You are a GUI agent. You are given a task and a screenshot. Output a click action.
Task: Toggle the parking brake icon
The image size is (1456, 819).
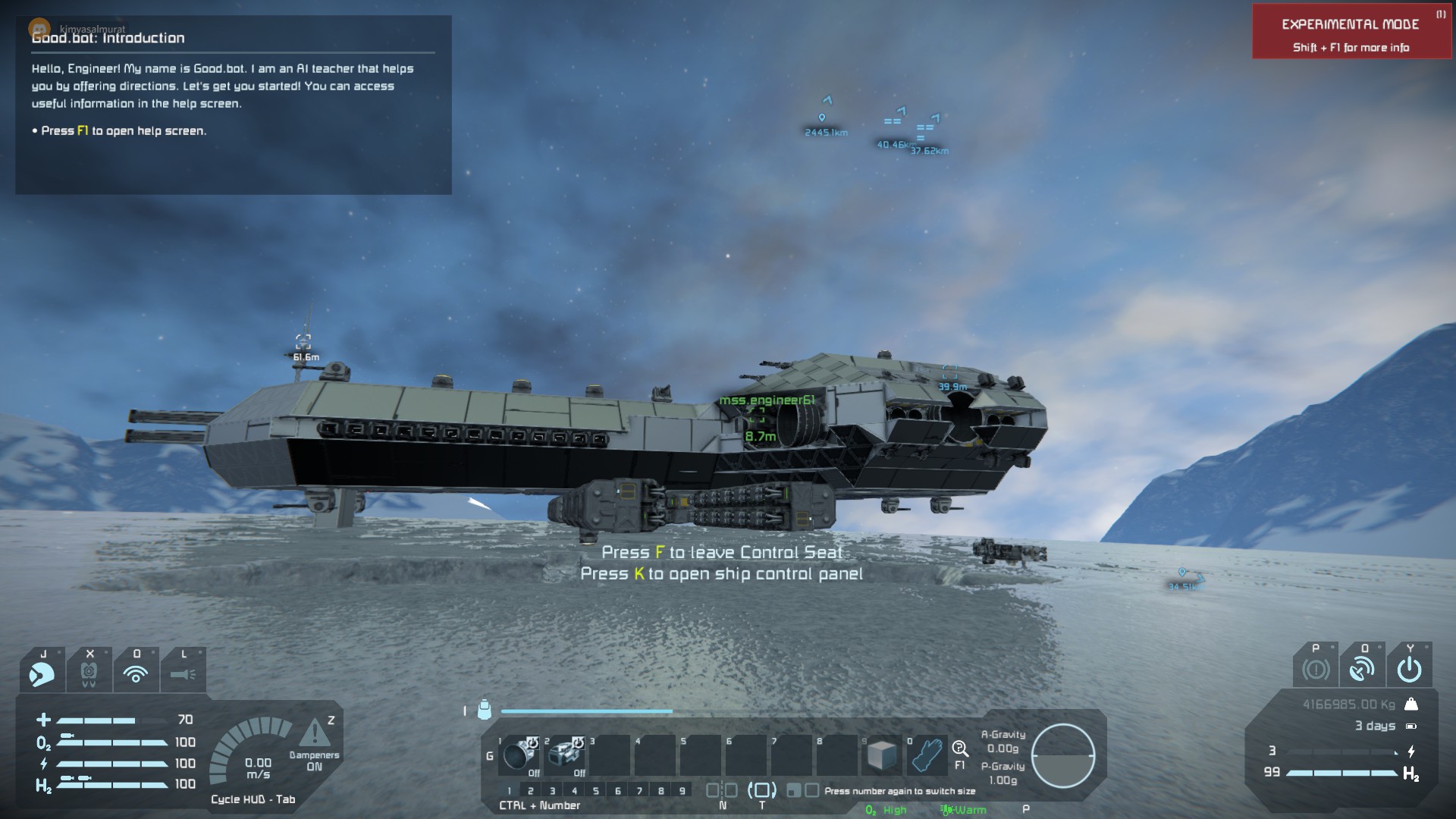click(x=1316, y=670)
